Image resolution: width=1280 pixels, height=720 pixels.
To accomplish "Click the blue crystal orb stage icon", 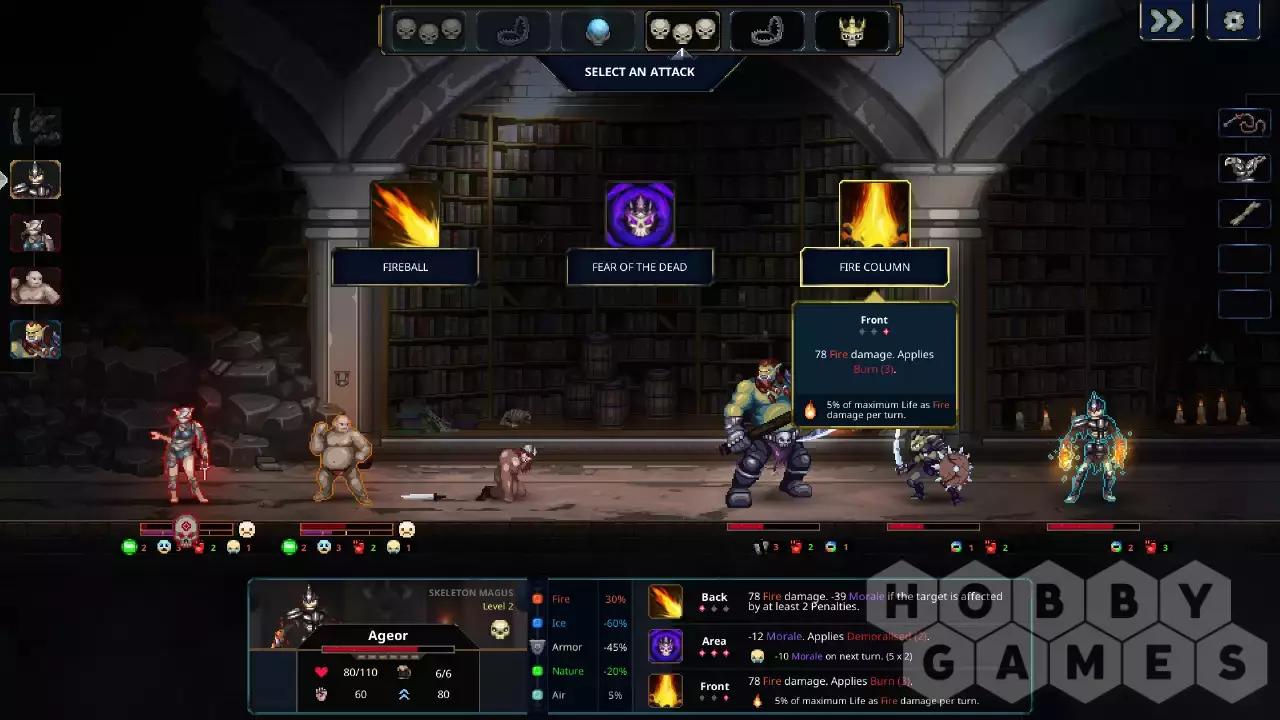I will 598,31.
